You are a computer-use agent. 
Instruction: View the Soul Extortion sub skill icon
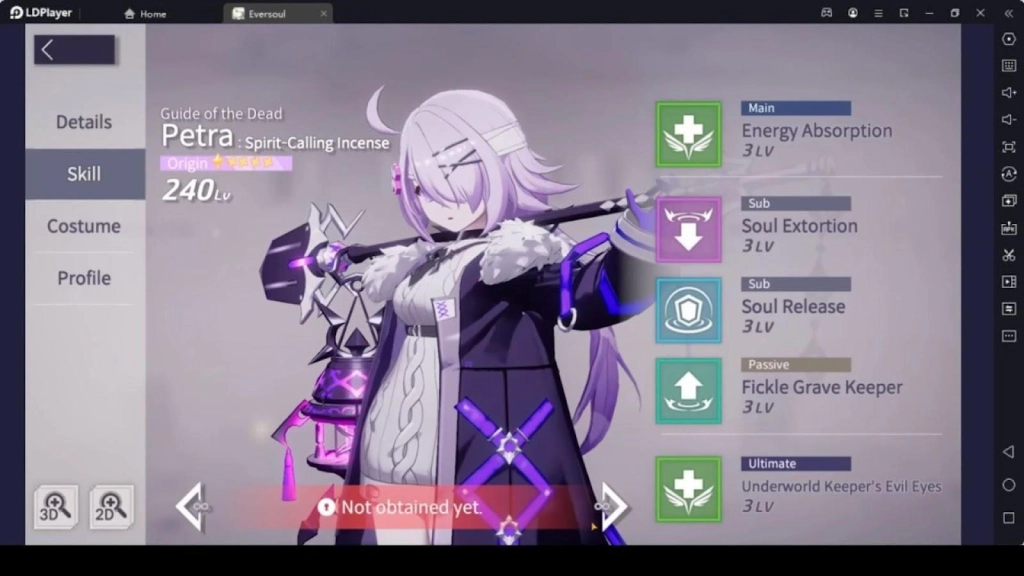click(x=688, y=229)
